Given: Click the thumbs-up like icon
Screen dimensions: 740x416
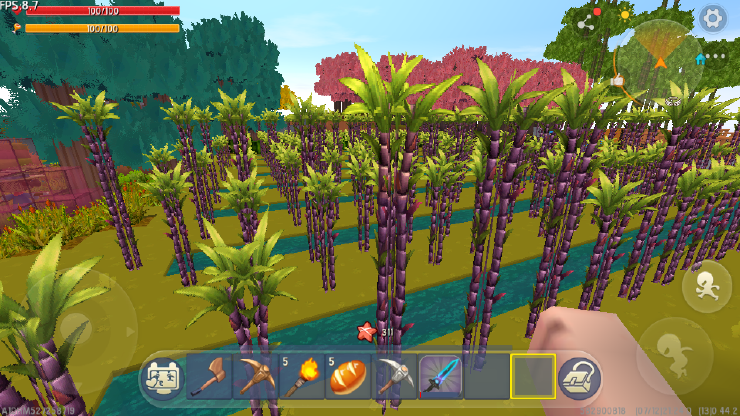Looking at the screenshot, I should 617,80.
